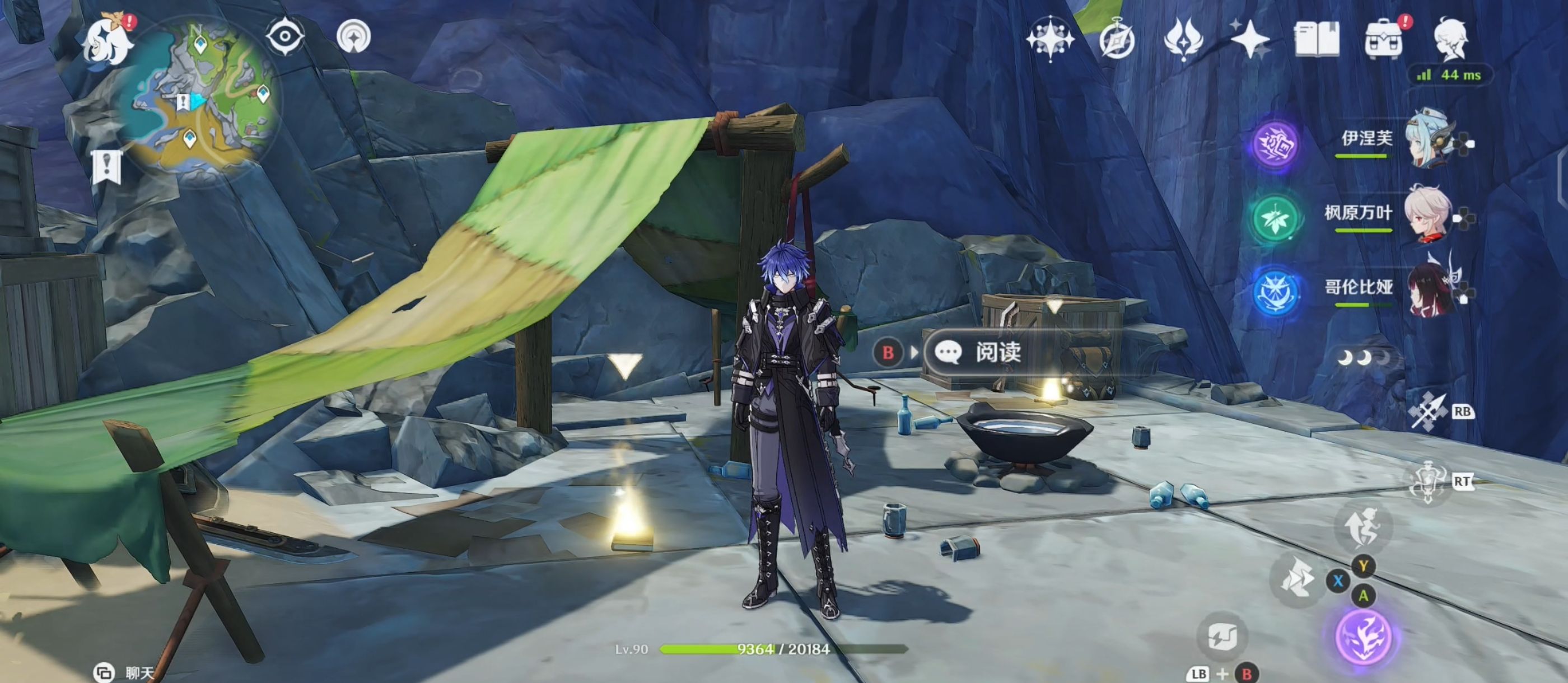Choose the 阅读 interaction prompt

[998, 353]
